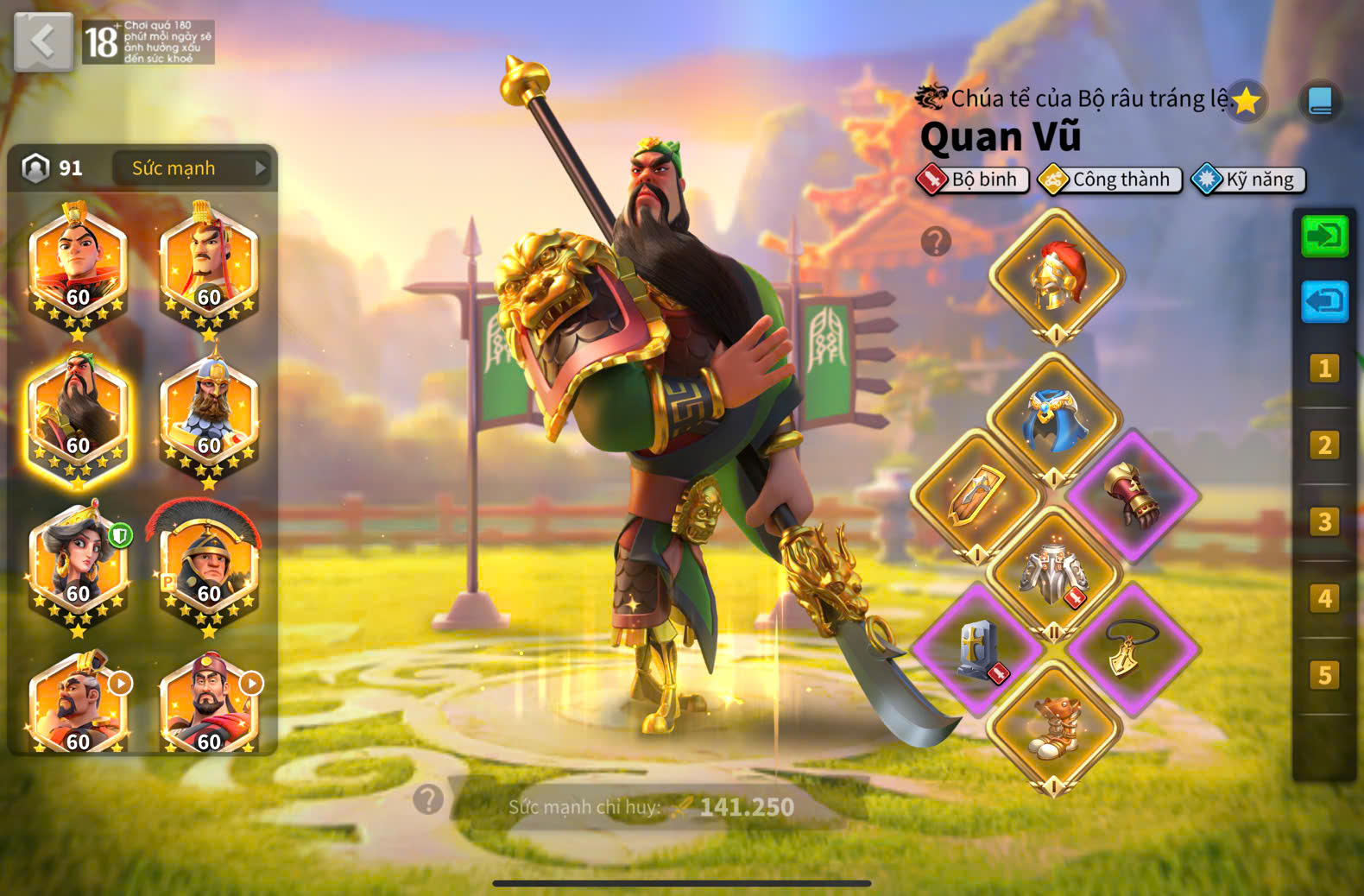Click the Công thành talent tag
Image resolution: width=1364 pixels, height=896 pixels.
pyautogui.click(x=1110, y=180)
